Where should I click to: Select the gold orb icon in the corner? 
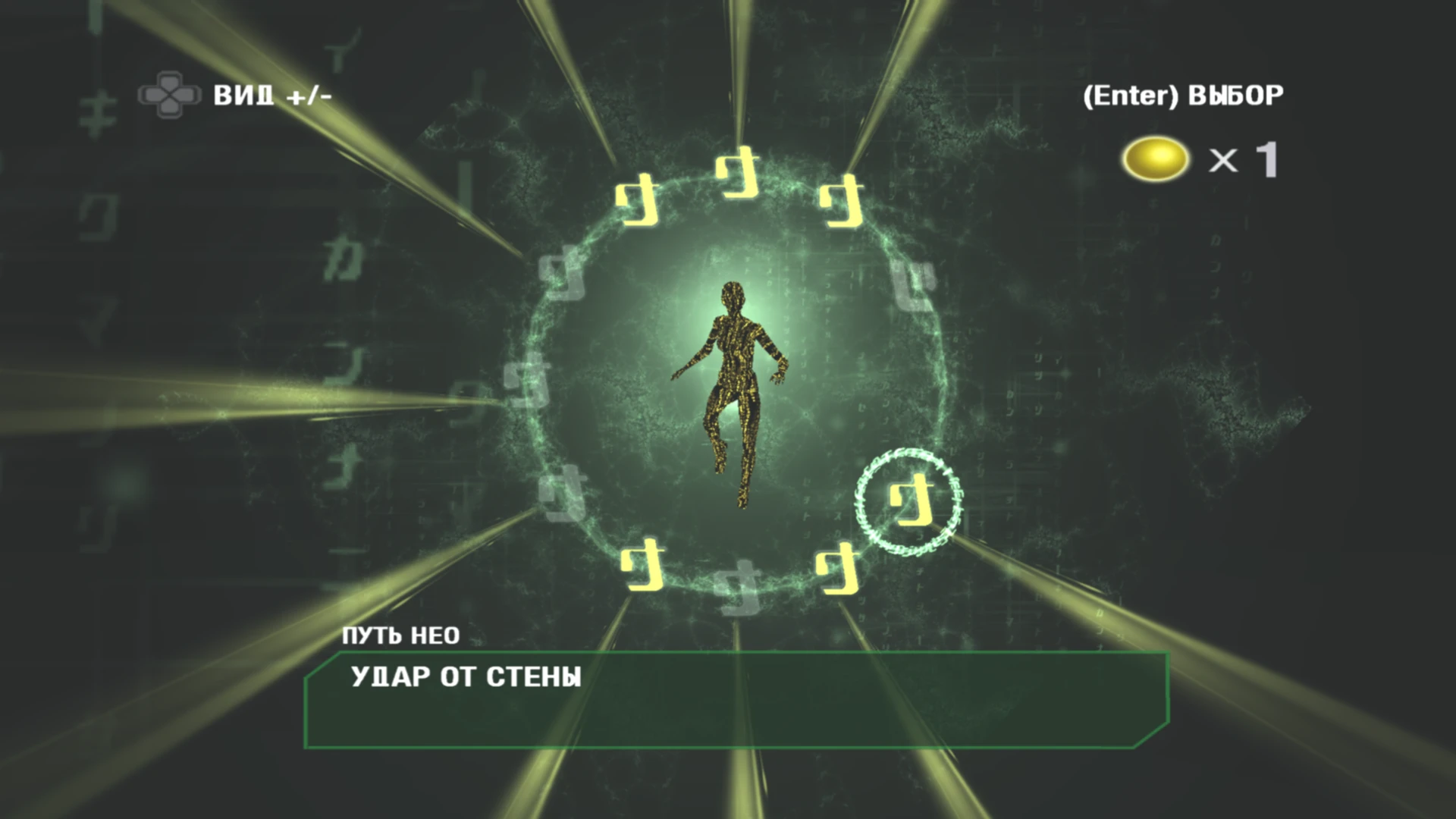pos(1156,157)
